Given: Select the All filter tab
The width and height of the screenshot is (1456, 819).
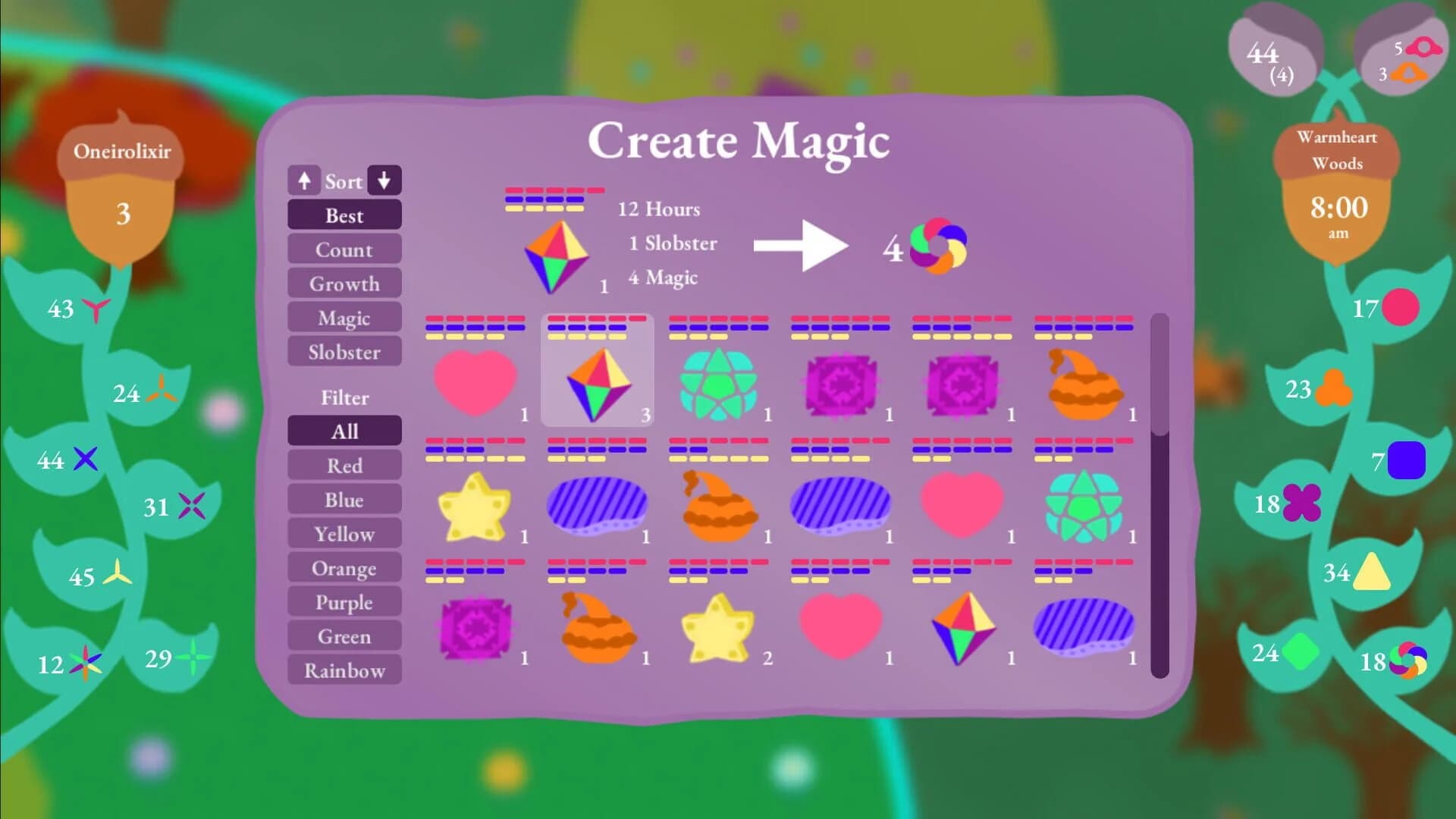Looking at the screenshot, I should point(344,430).
